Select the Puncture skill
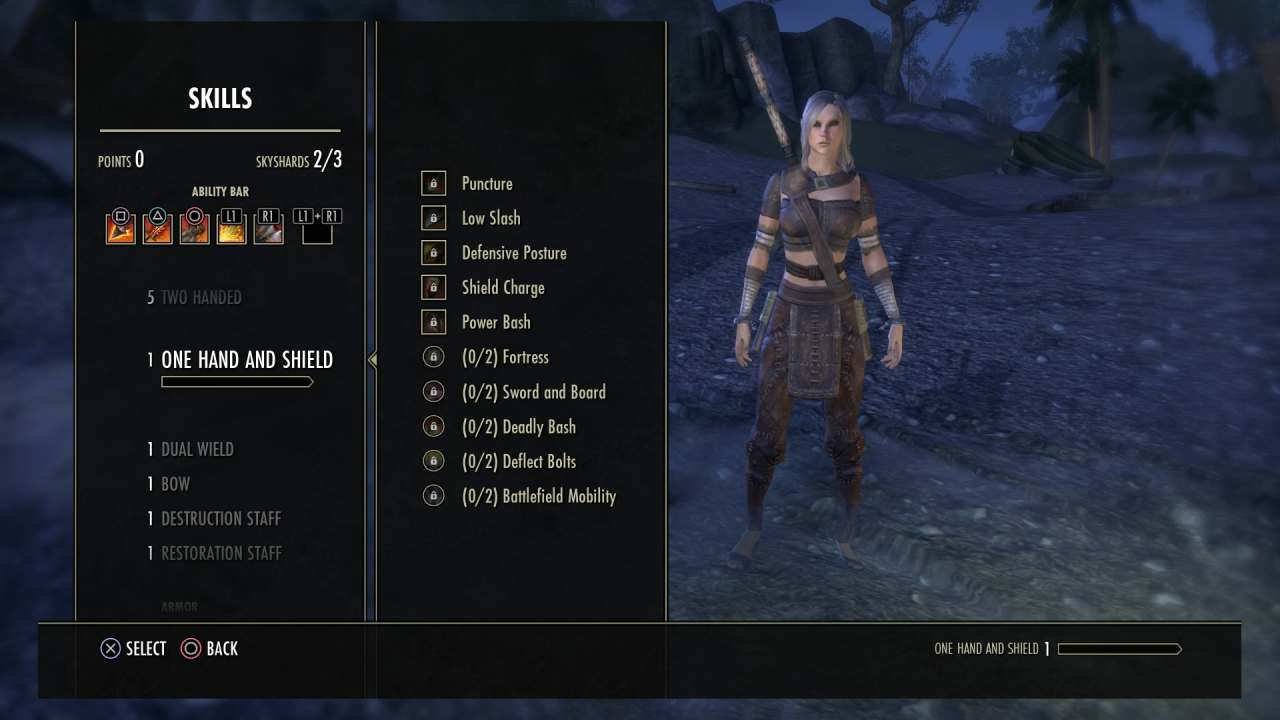This screenshot has width=1280, height=720. (x=487, y=184)
